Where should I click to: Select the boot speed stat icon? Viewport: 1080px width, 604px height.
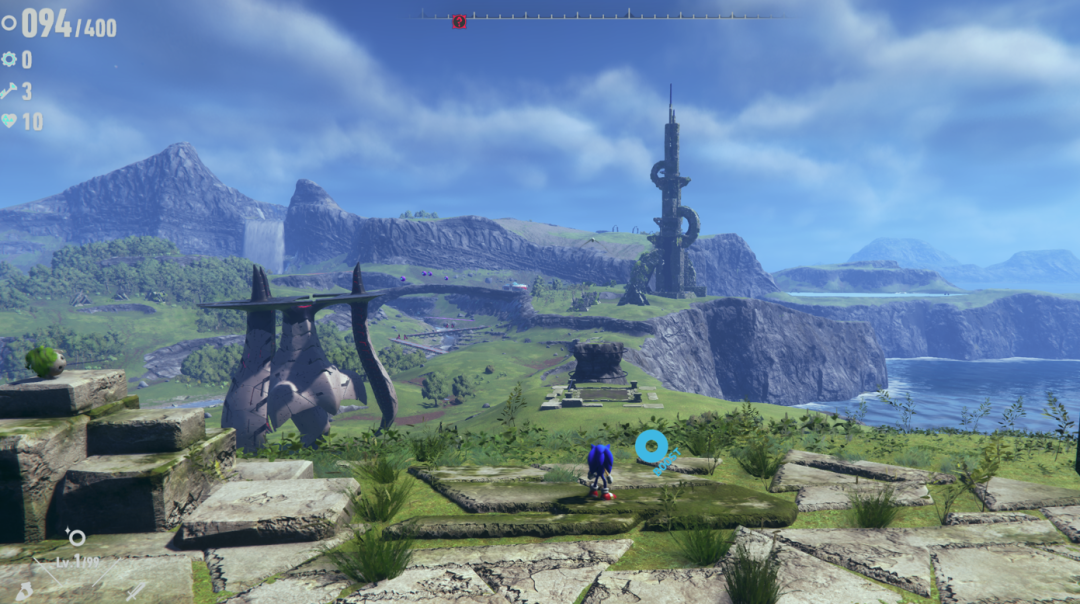[x=24, y=591]
